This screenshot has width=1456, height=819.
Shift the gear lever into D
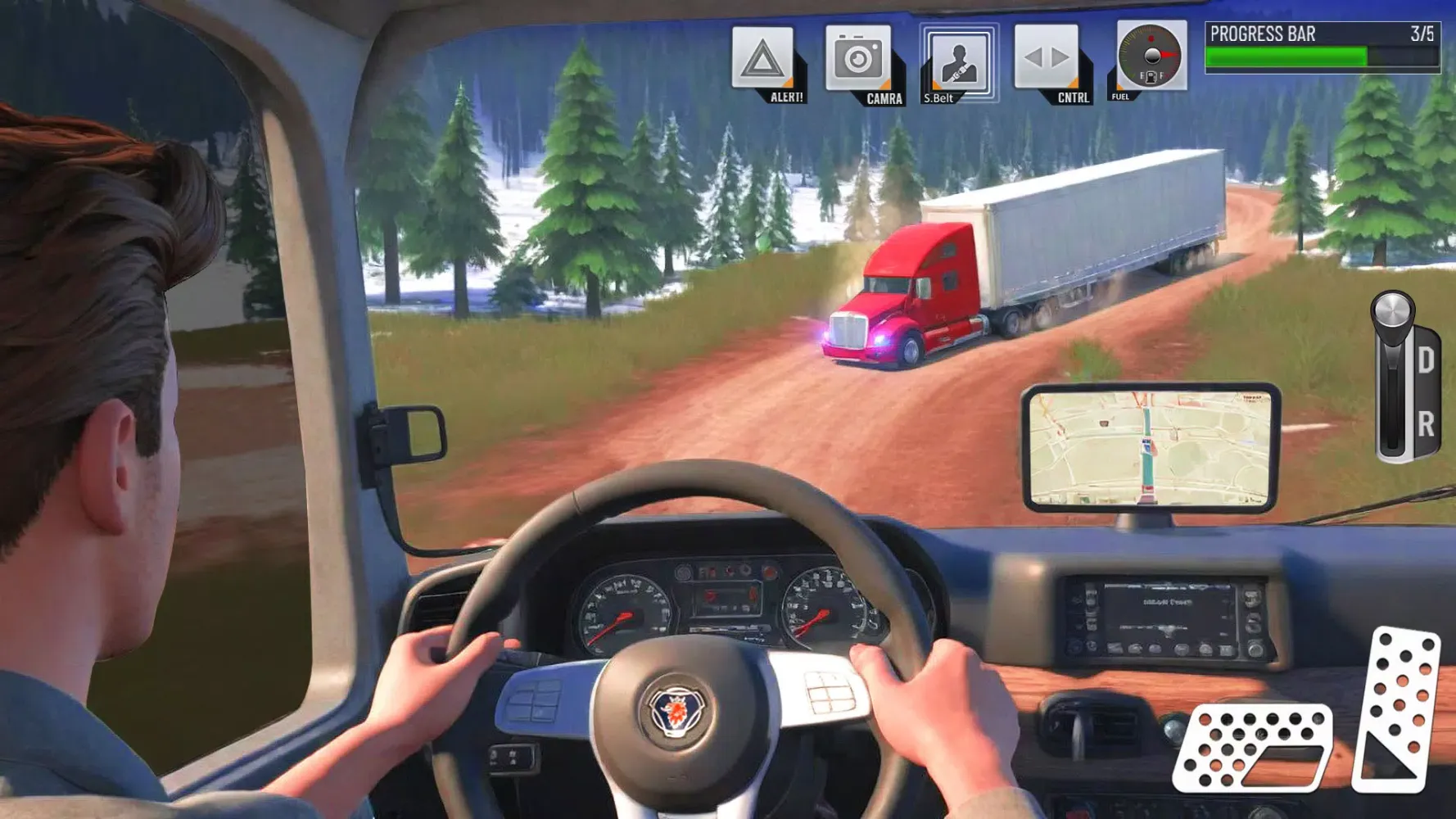tap(1425, 358)
